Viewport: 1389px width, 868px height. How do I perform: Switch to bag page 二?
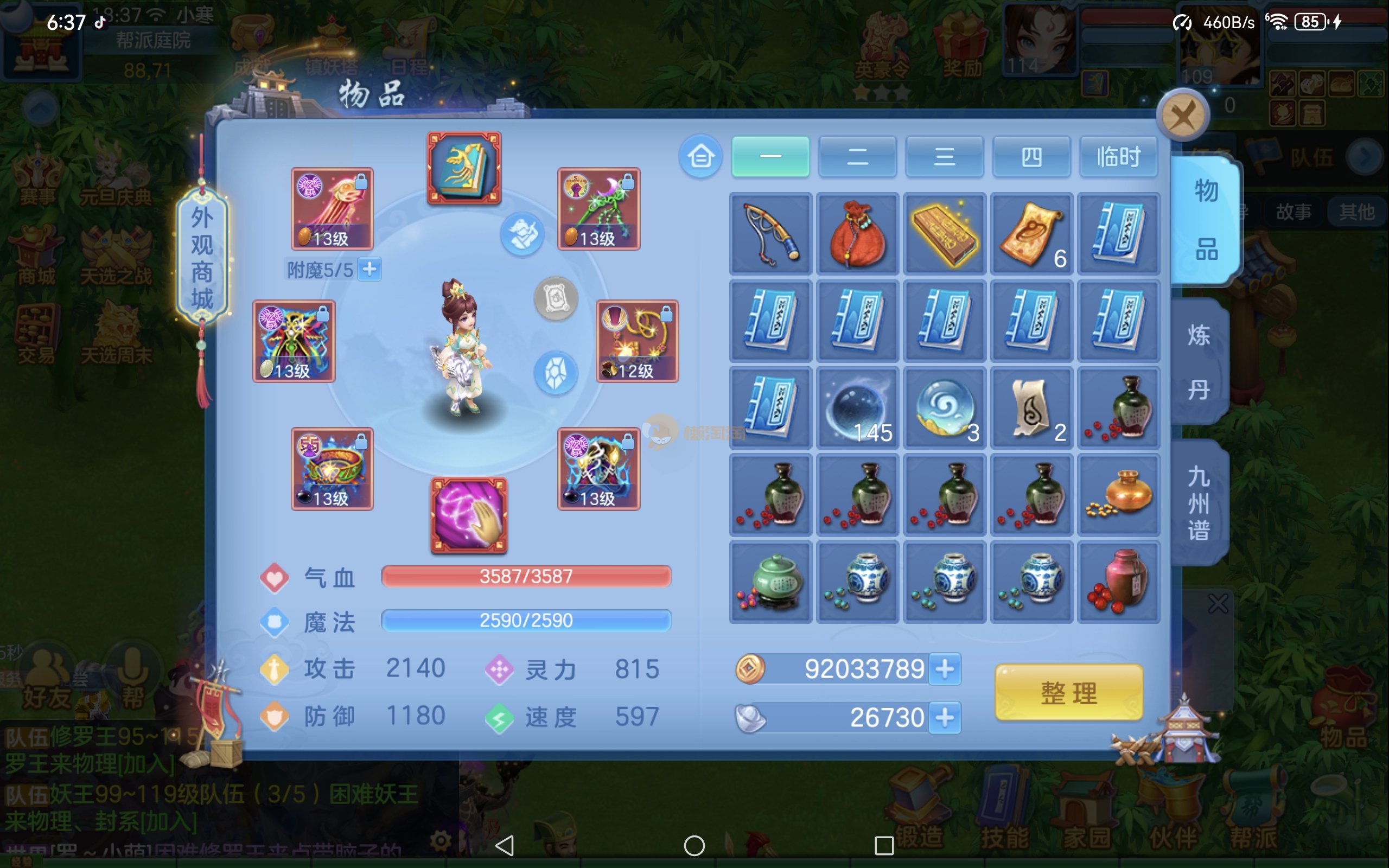[x=857, y=156]
